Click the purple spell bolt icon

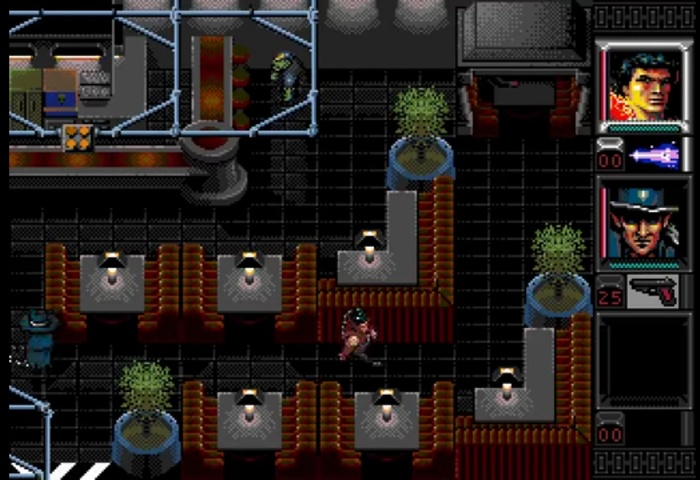coord(656,156)
